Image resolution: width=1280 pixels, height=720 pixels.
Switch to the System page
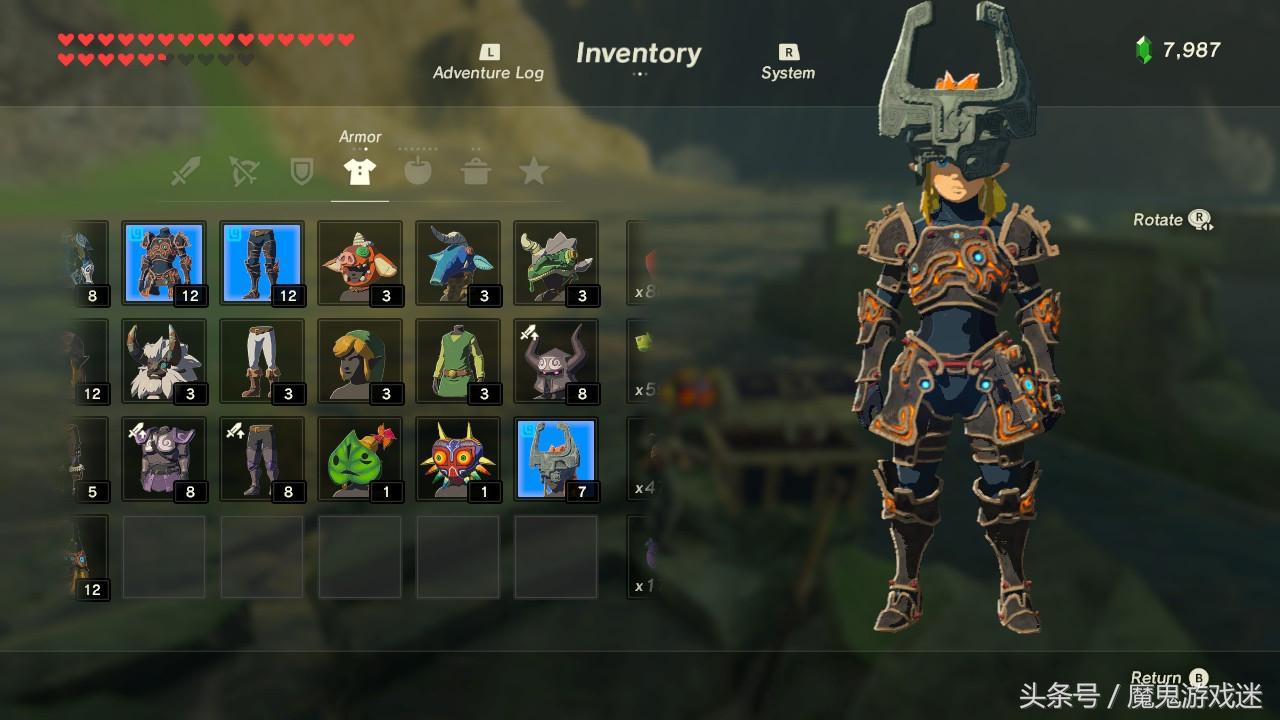[788, 63]
